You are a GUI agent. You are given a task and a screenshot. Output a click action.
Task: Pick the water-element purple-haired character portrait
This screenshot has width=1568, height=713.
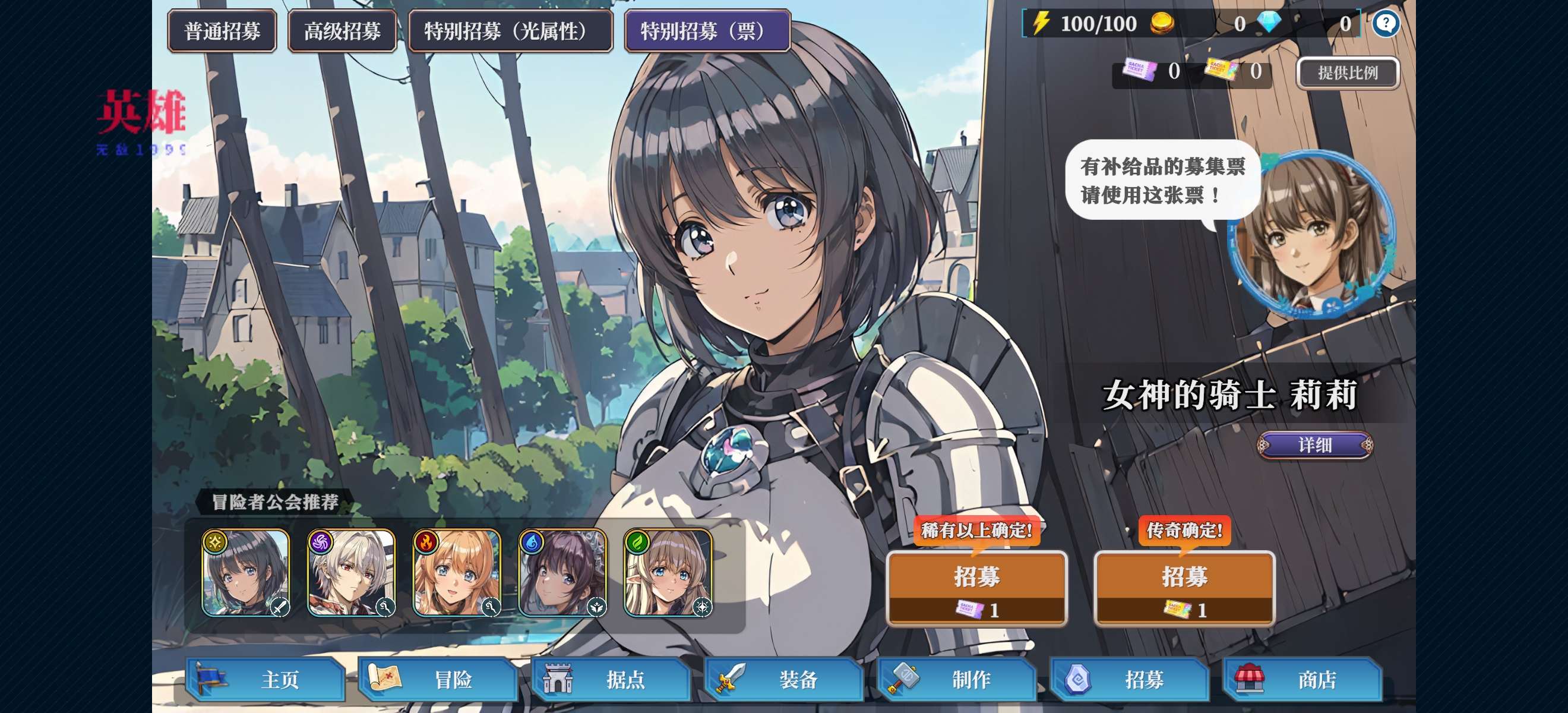pos(562,573)
